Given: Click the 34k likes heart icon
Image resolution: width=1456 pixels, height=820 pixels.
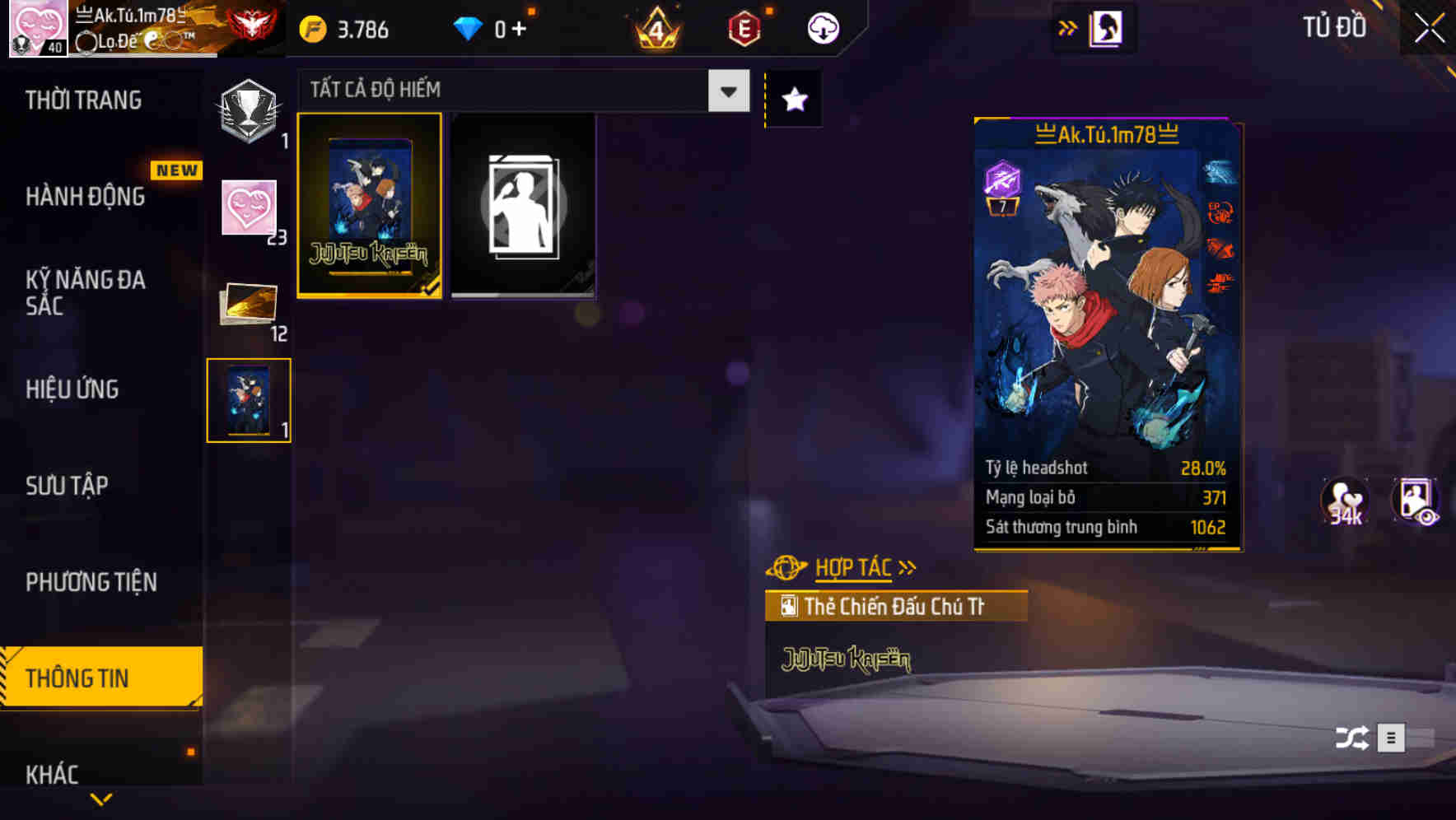Looking at the screenshot, I should point(1344,502).
